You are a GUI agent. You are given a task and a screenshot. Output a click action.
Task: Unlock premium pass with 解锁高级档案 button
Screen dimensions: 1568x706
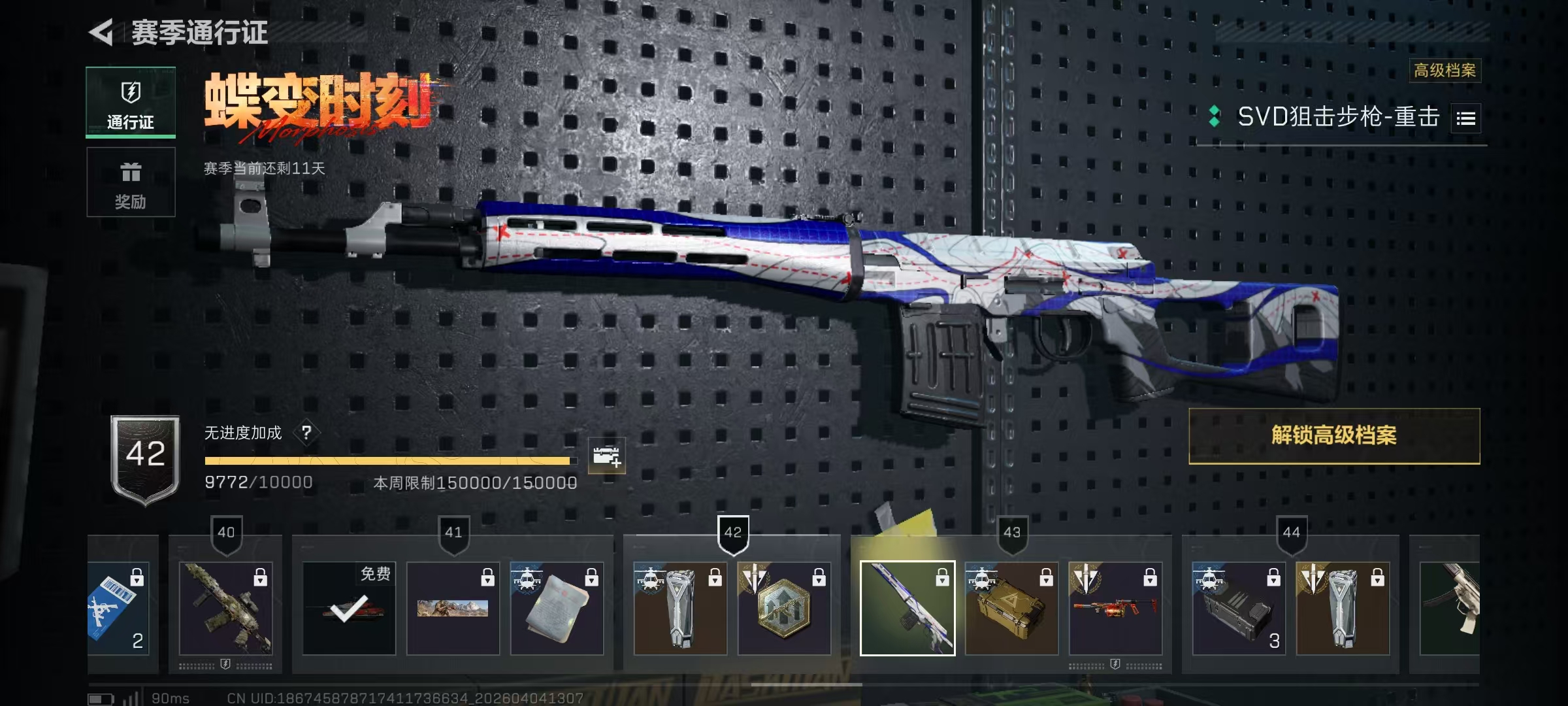click(1333, 436)
